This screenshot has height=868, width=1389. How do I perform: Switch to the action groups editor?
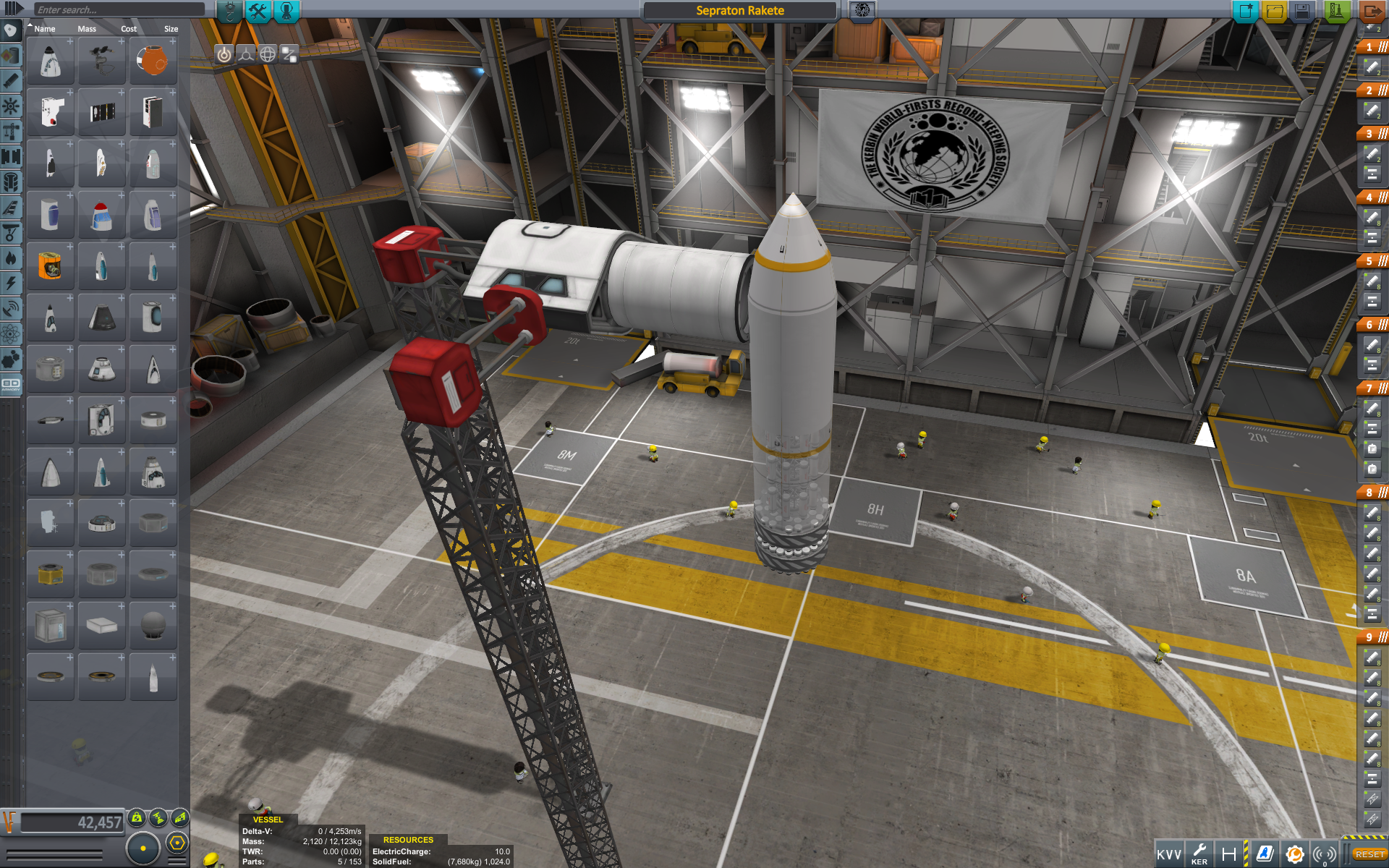pos(258,11)
